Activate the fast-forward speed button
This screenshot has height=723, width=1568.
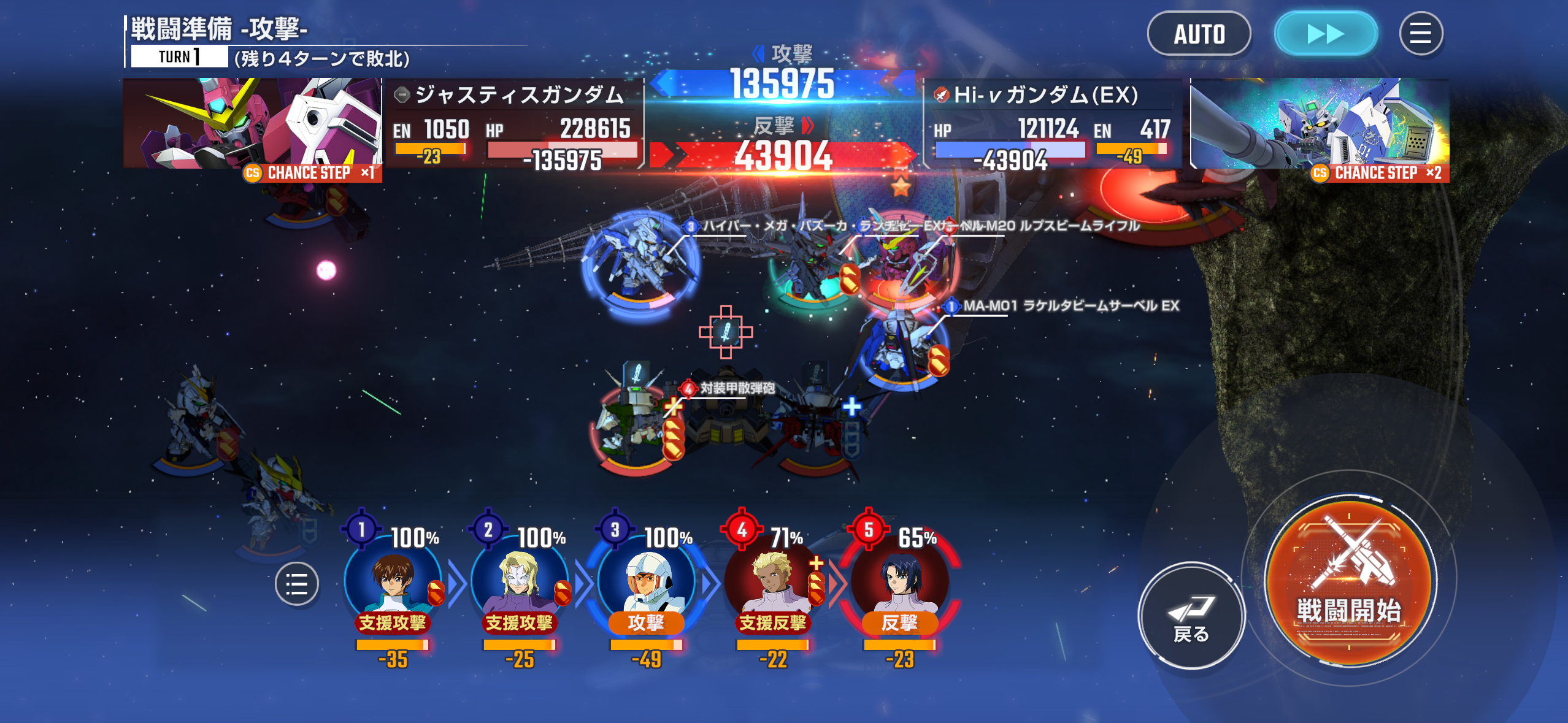coord(1326,34)
